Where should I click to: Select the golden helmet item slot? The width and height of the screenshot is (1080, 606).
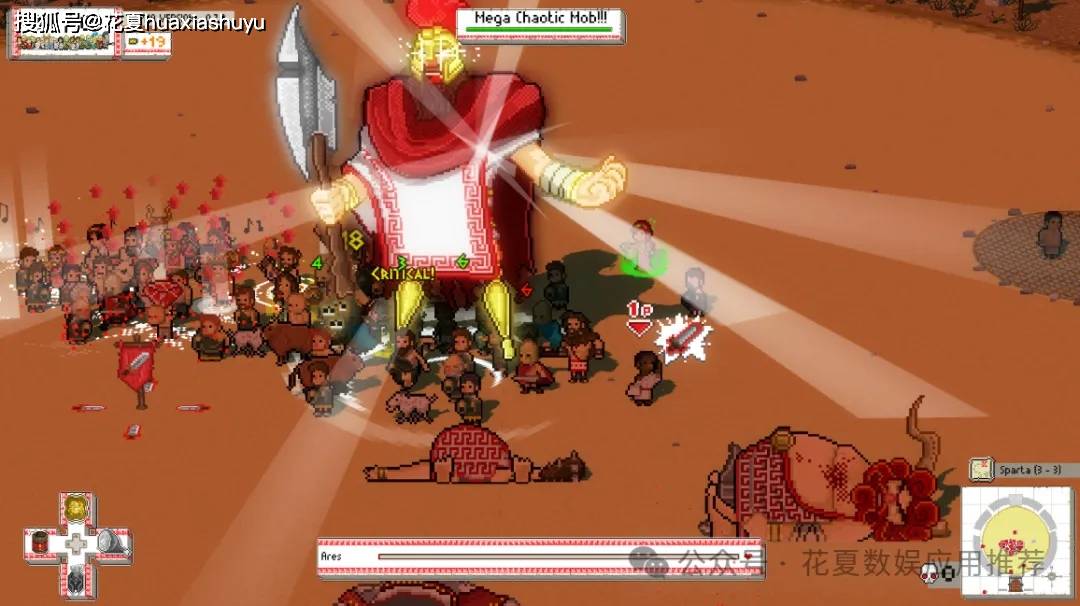click(75, 510)
